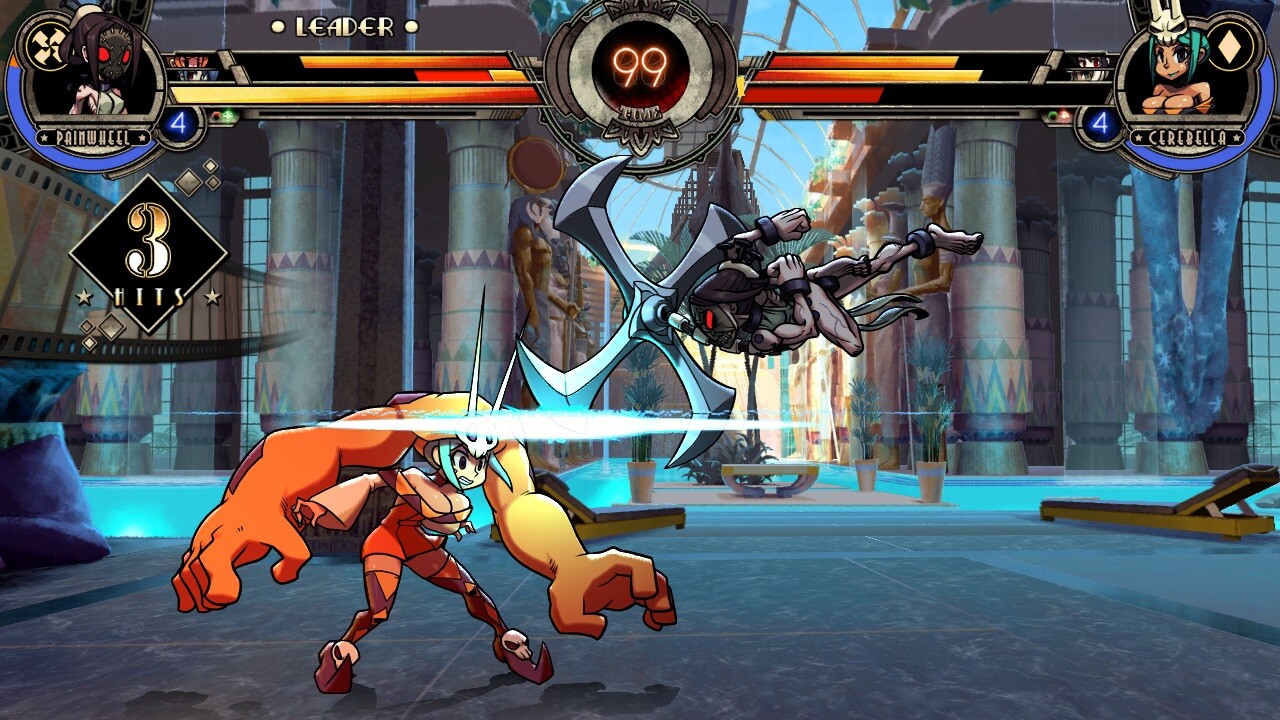Open the right player's stock counter showing 4
Viewport: 1280px width, 720px height.
tap(1101, 121)
